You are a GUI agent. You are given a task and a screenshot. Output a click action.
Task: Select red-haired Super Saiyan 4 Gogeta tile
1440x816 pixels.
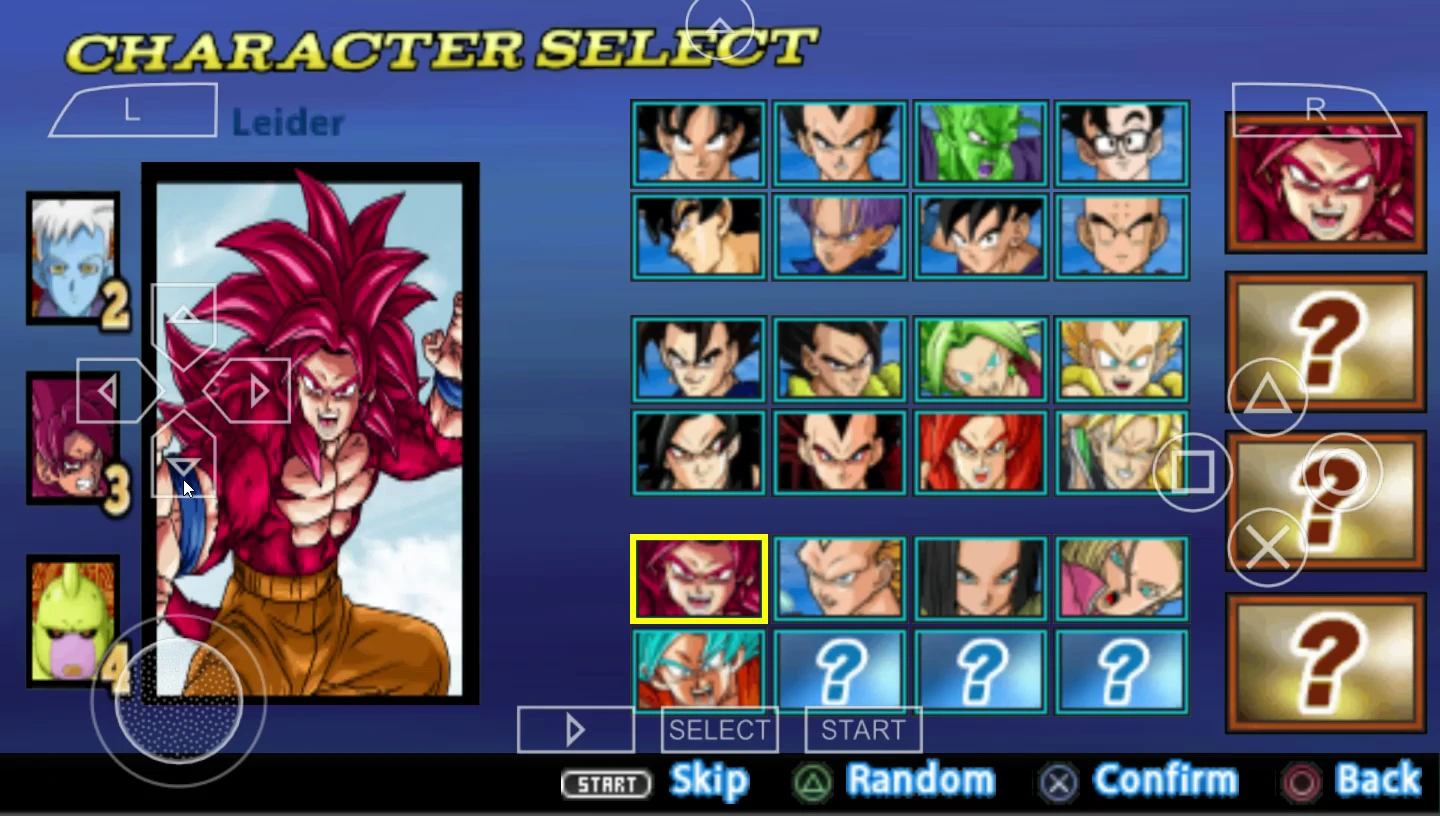980,452
